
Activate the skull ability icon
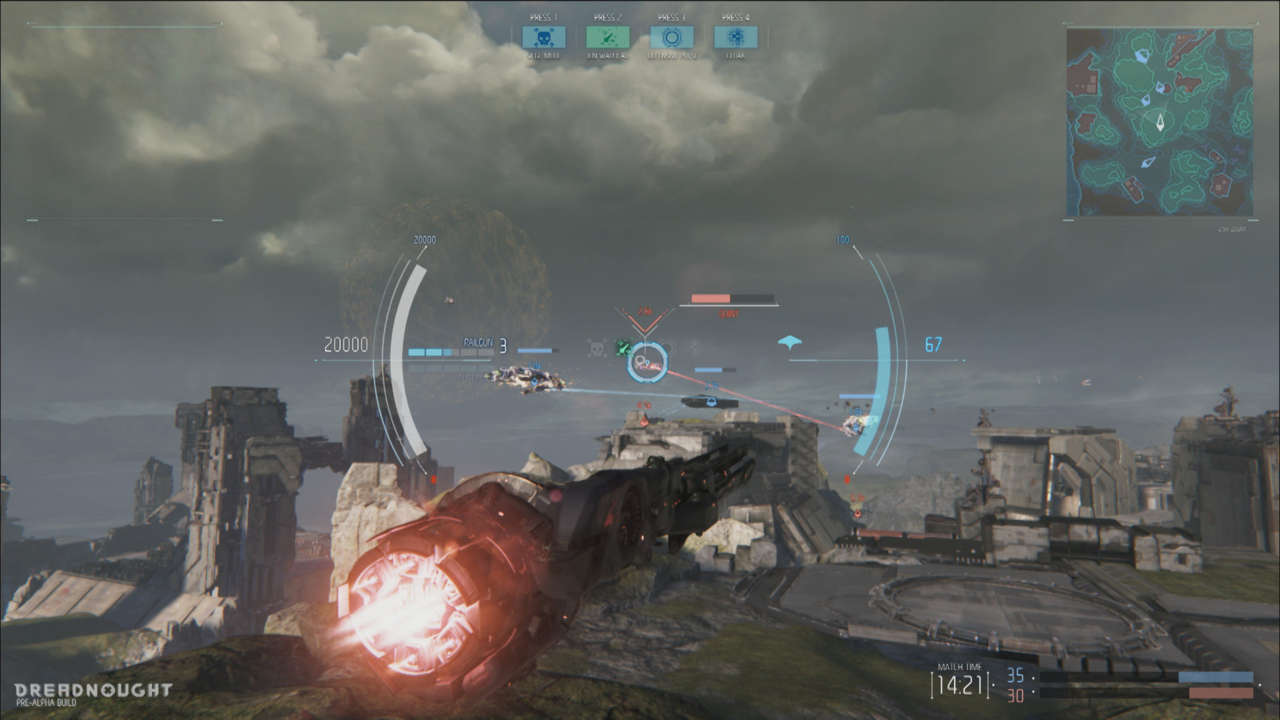543,37
